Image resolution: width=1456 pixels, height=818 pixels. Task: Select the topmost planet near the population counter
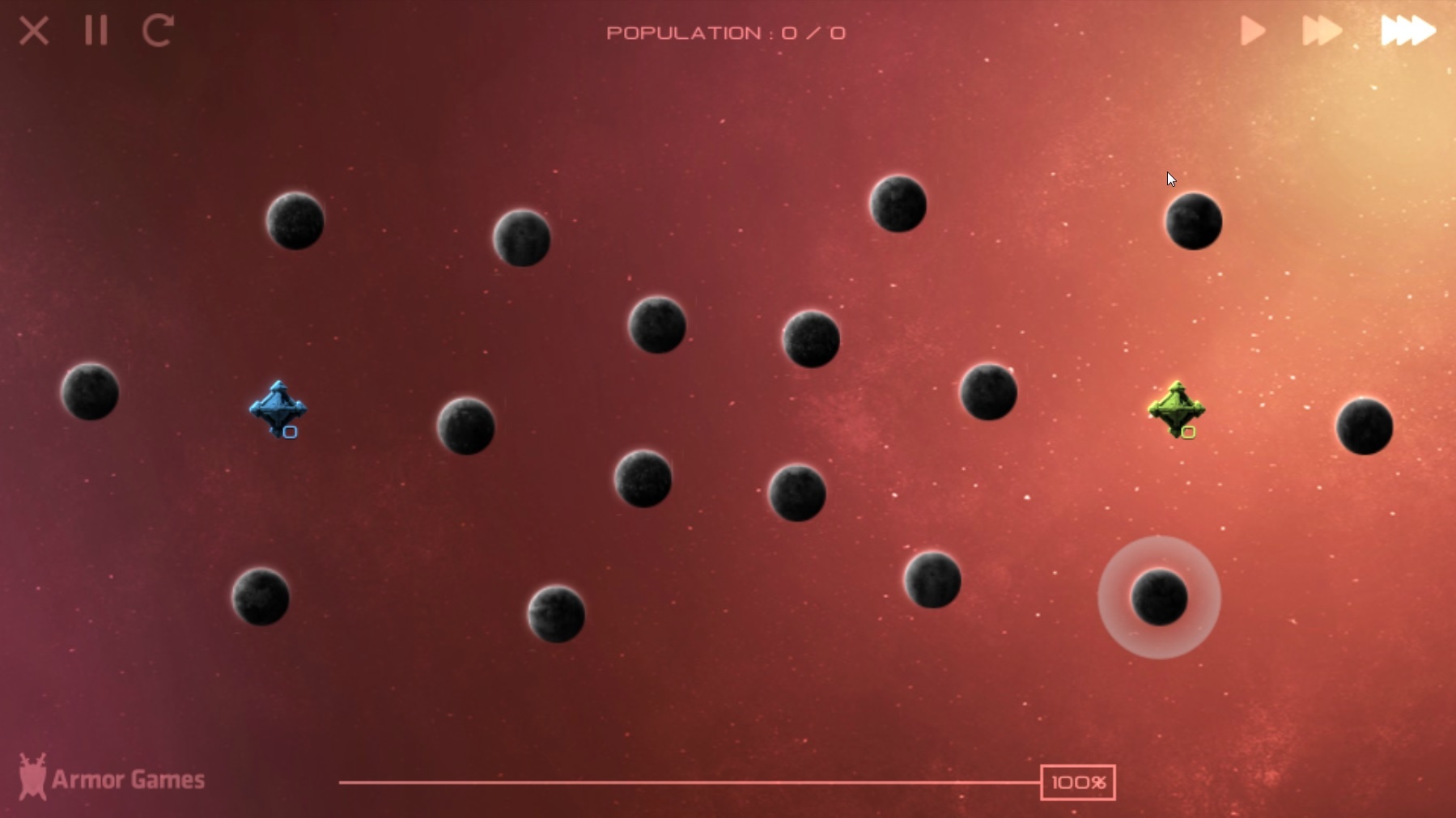[x=898, y=205]
